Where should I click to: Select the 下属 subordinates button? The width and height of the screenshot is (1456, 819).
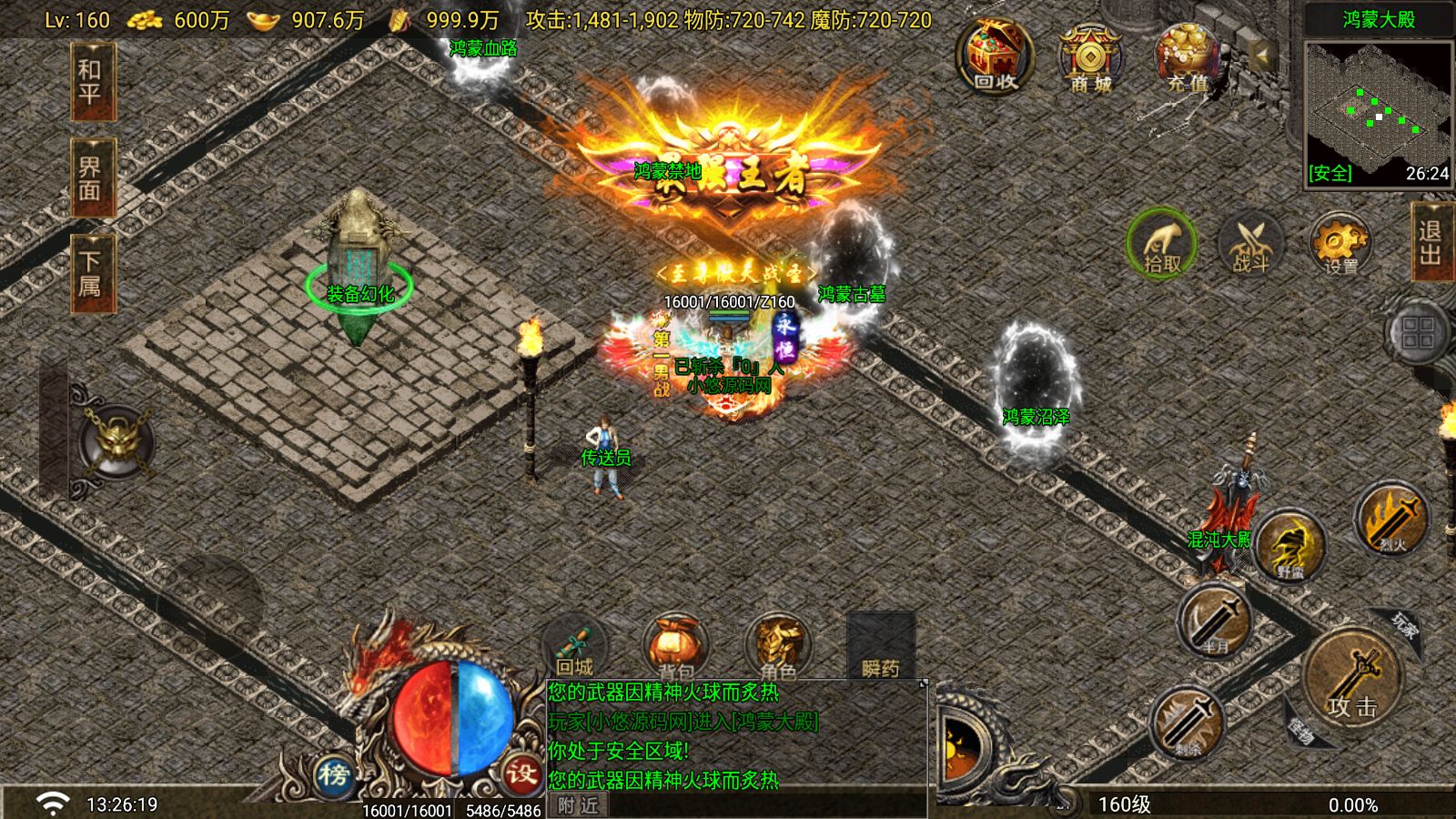click(x=90, y=275)
